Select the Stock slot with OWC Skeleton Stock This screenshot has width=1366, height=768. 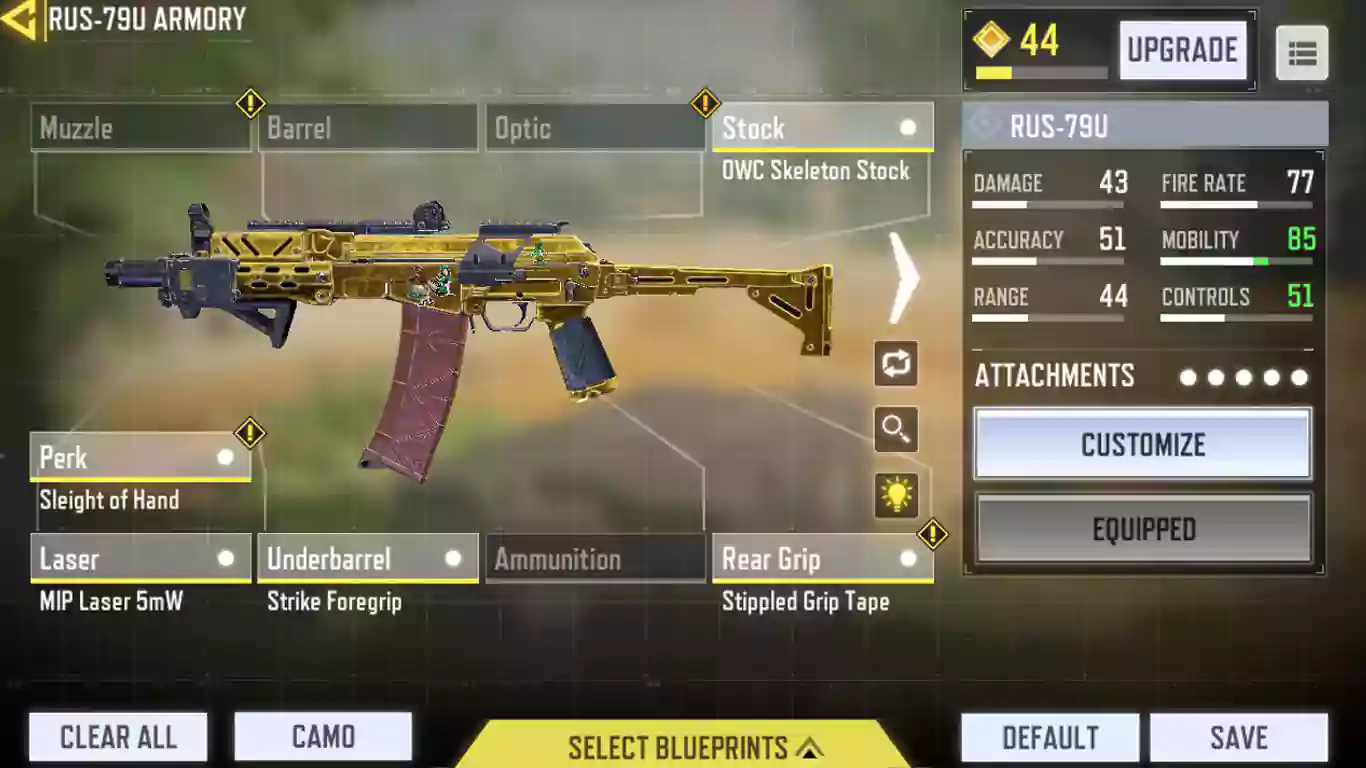(822, 129)
